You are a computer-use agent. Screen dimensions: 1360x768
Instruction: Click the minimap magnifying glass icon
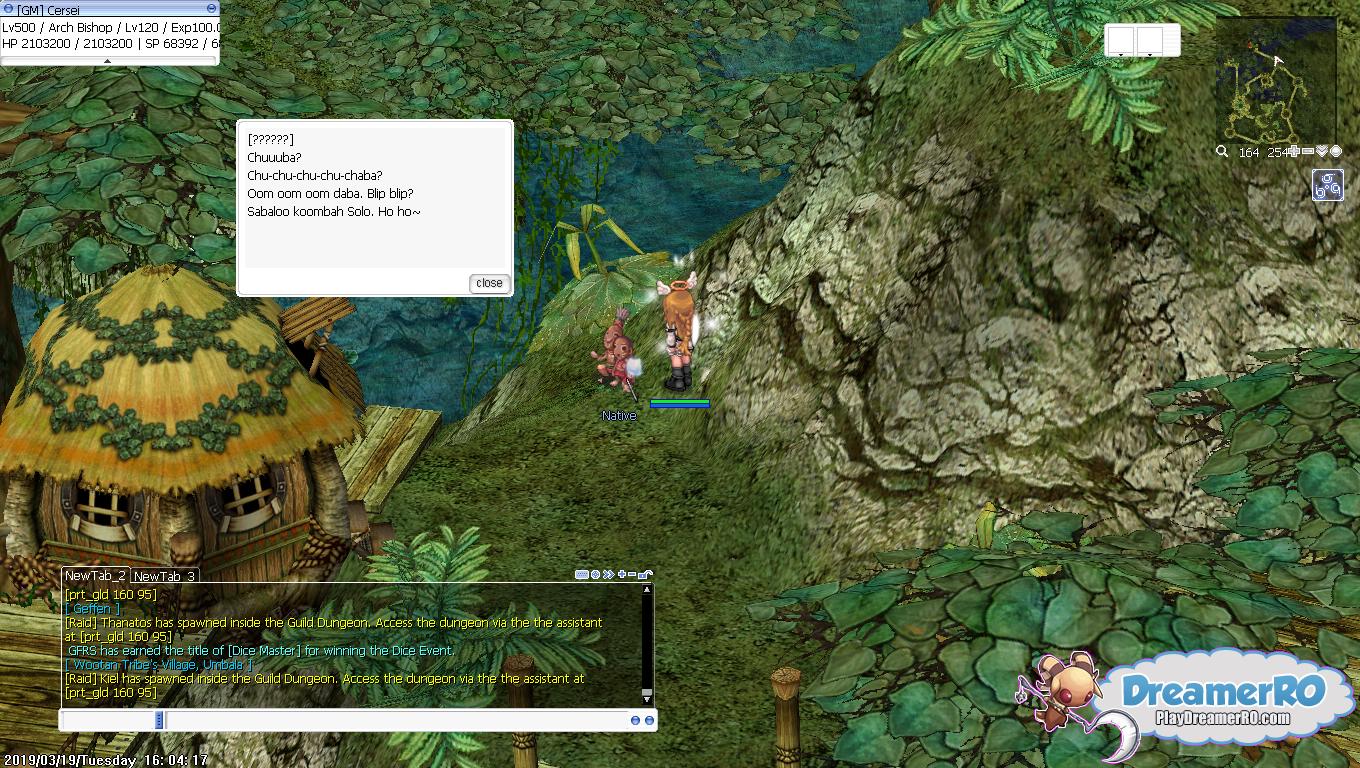point(1222,152)
